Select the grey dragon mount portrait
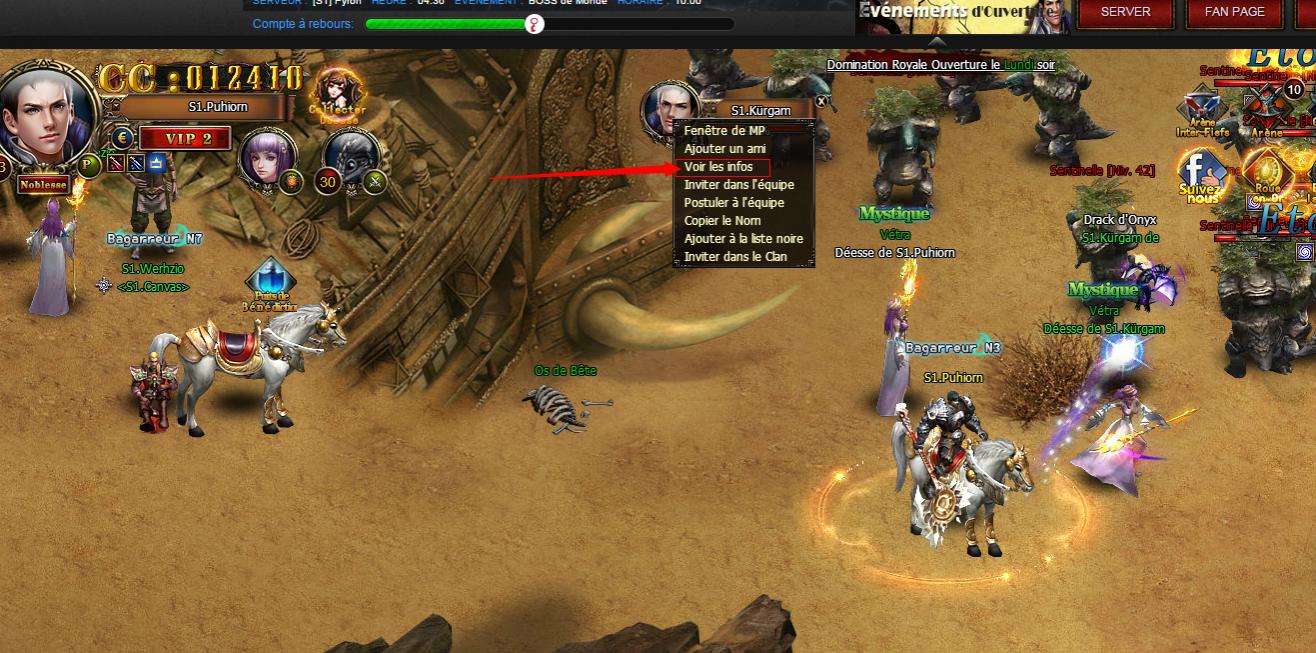The height and width of the screenshot is (653, 1316). (351, 157)
